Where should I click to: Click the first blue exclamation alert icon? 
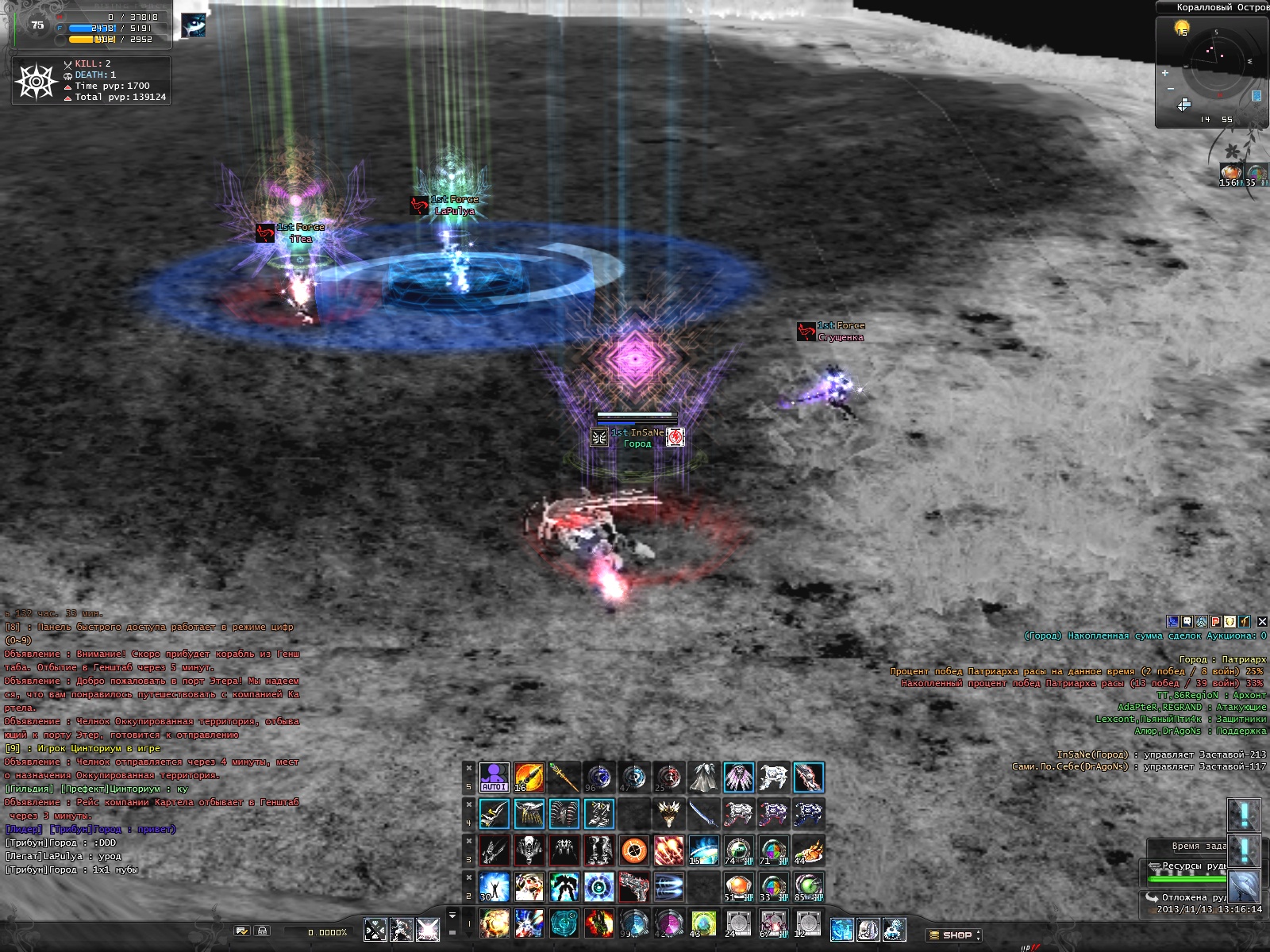point(1243,814)
